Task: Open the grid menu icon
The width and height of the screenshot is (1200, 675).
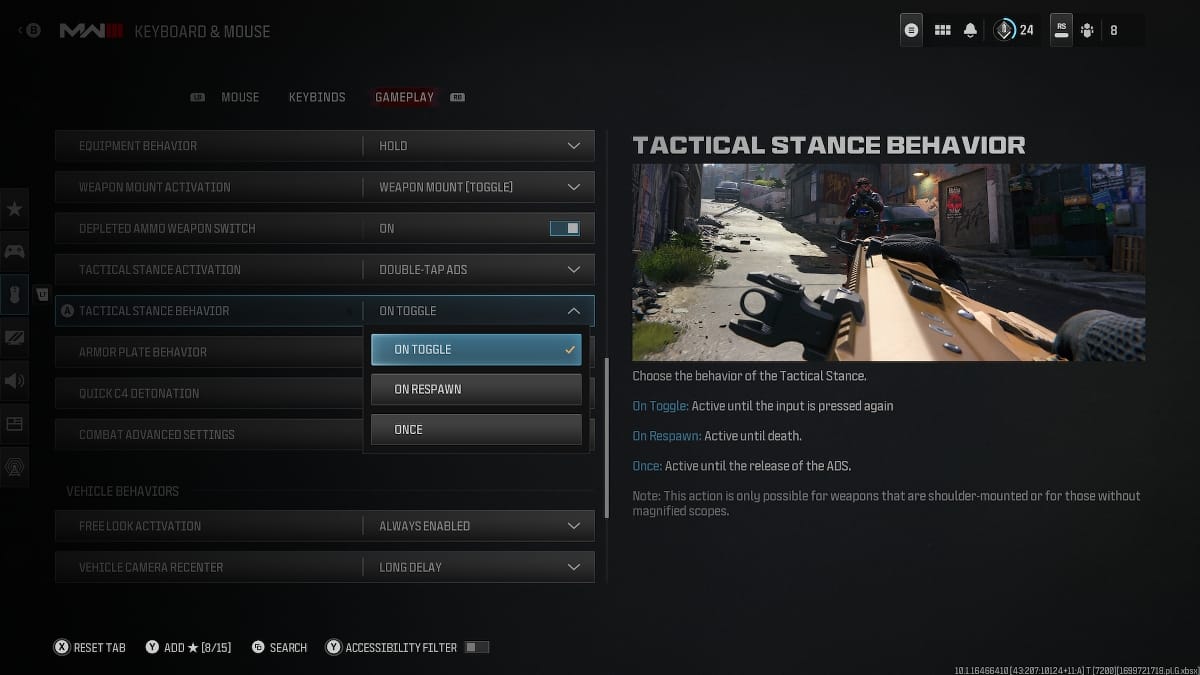Action: click(942, 30)
